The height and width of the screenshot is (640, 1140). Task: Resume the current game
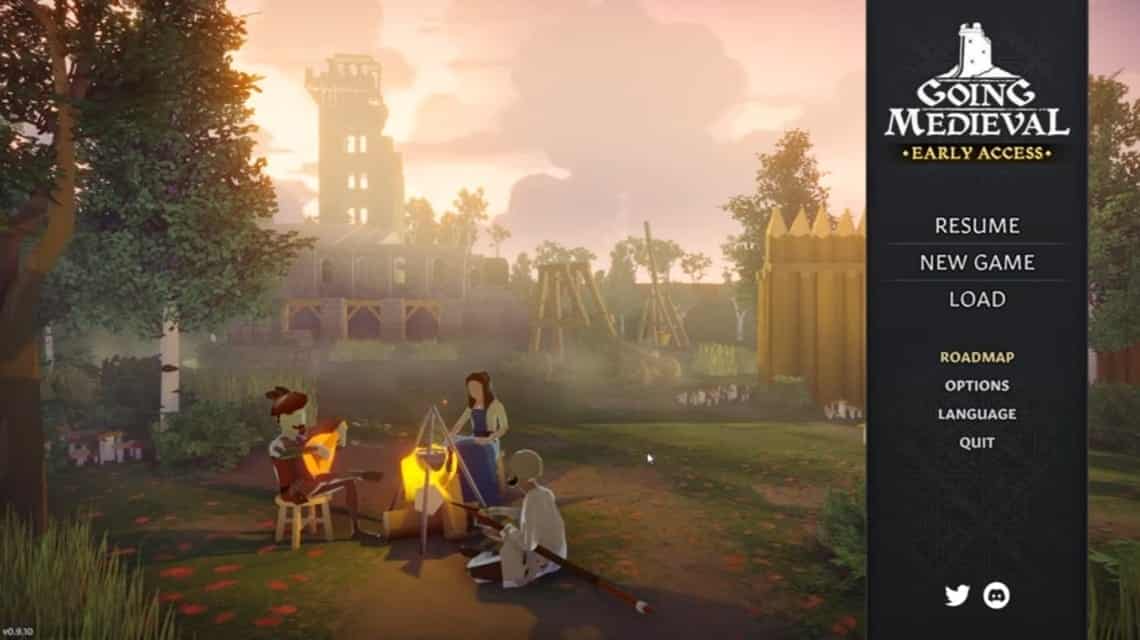[x=977, y=226]
